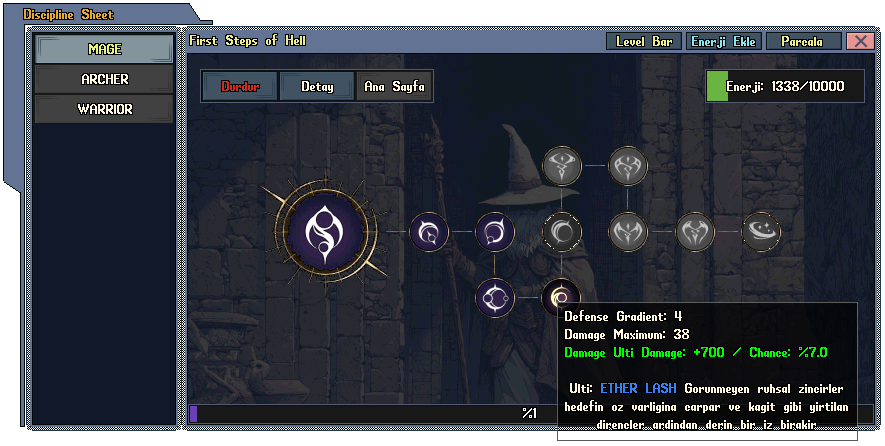Close the First Steps of Hell window
Screen dimensions: 885x446
860,42
